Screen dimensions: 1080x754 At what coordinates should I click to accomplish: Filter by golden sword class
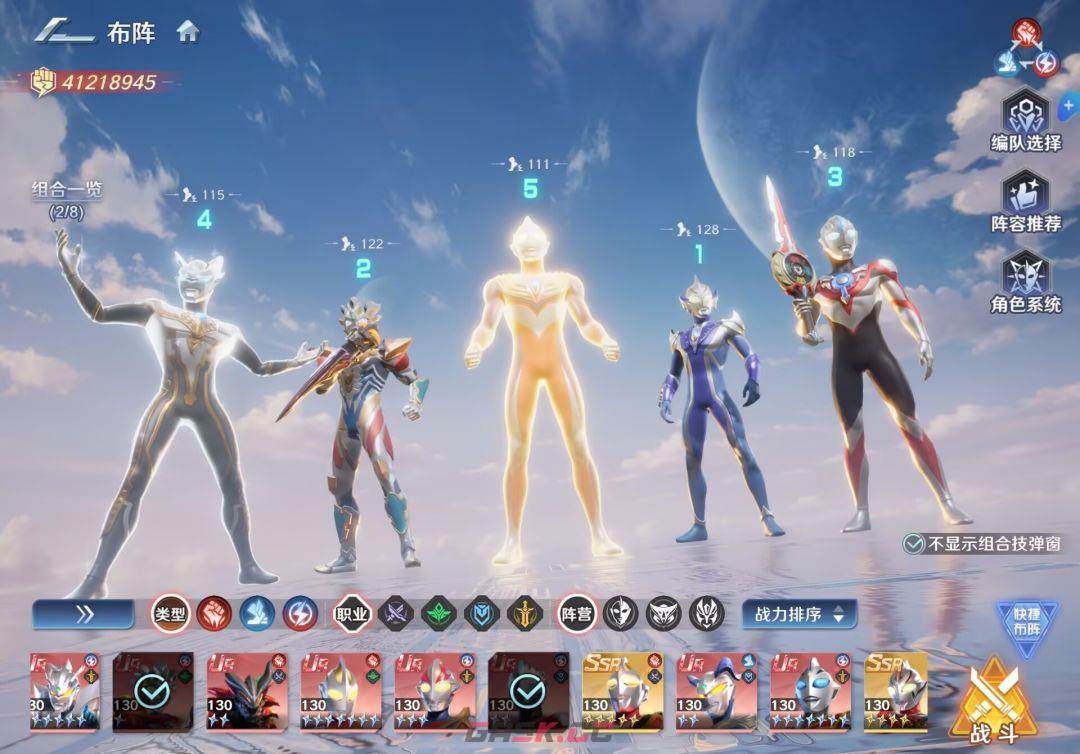point(524,613)
